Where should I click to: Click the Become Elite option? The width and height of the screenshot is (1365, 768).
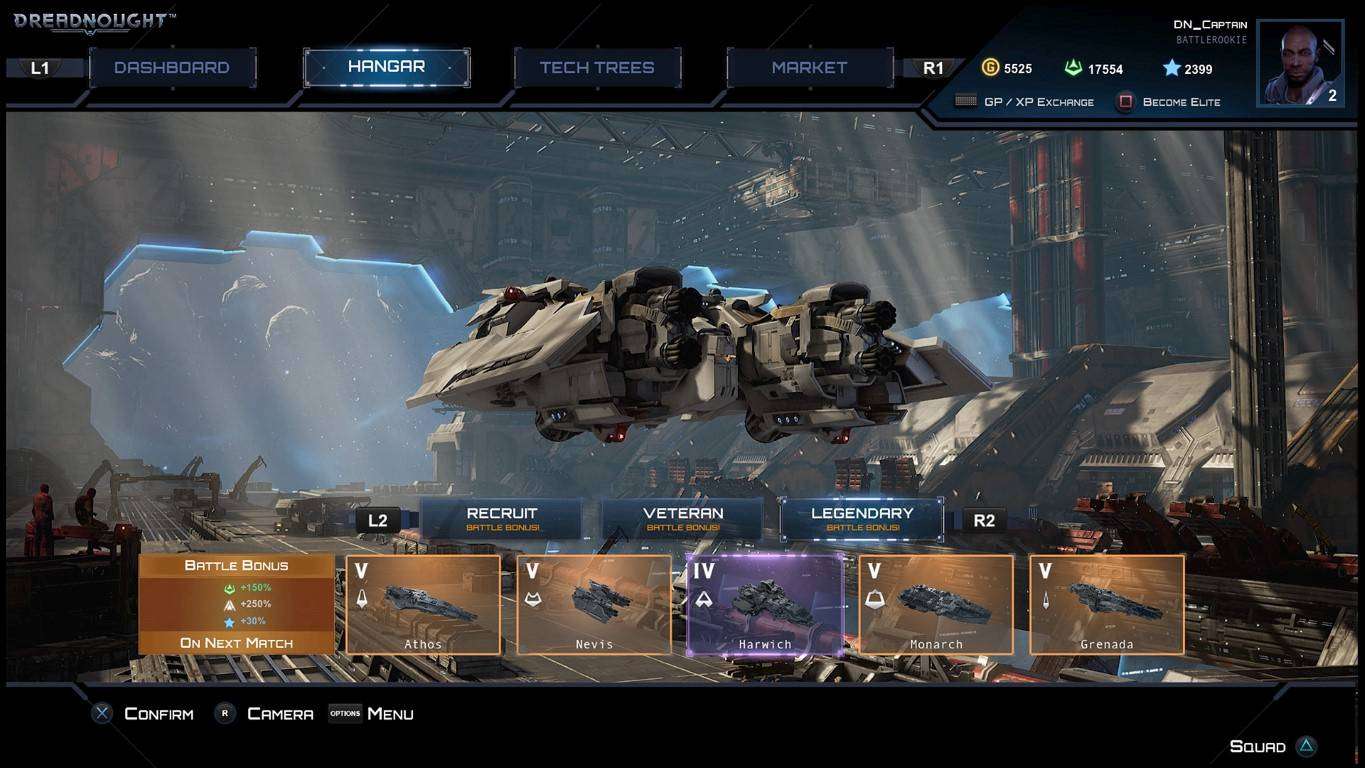[x=1169, y=102]
